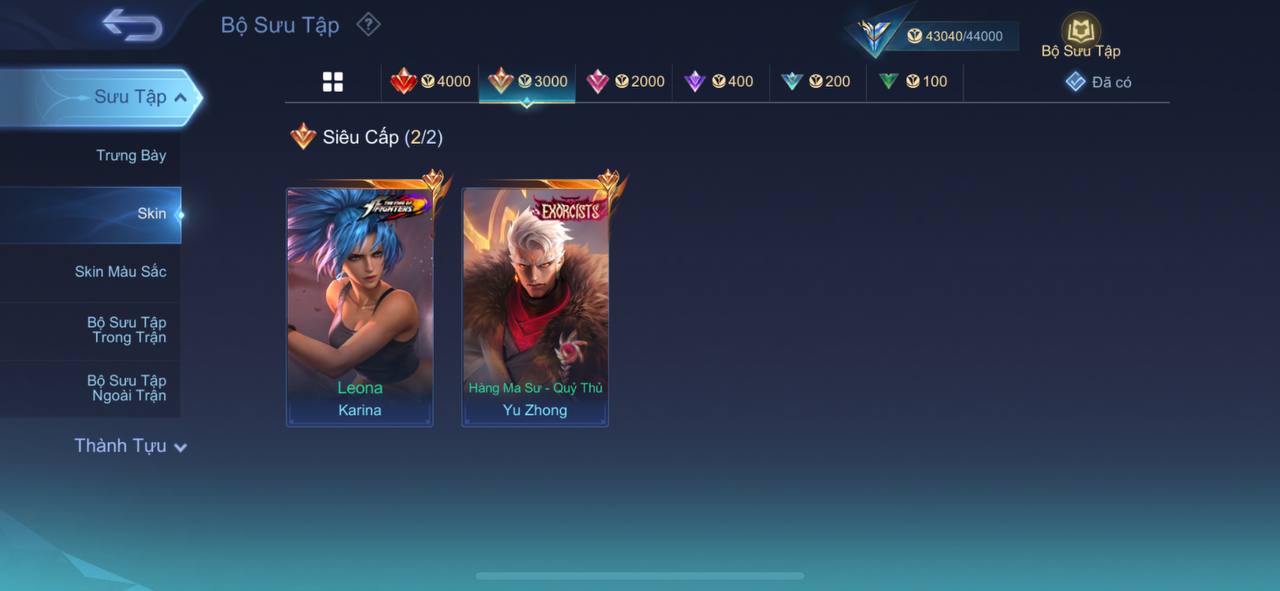
Task: Go back using the arrow button
Action: point(132,25)
